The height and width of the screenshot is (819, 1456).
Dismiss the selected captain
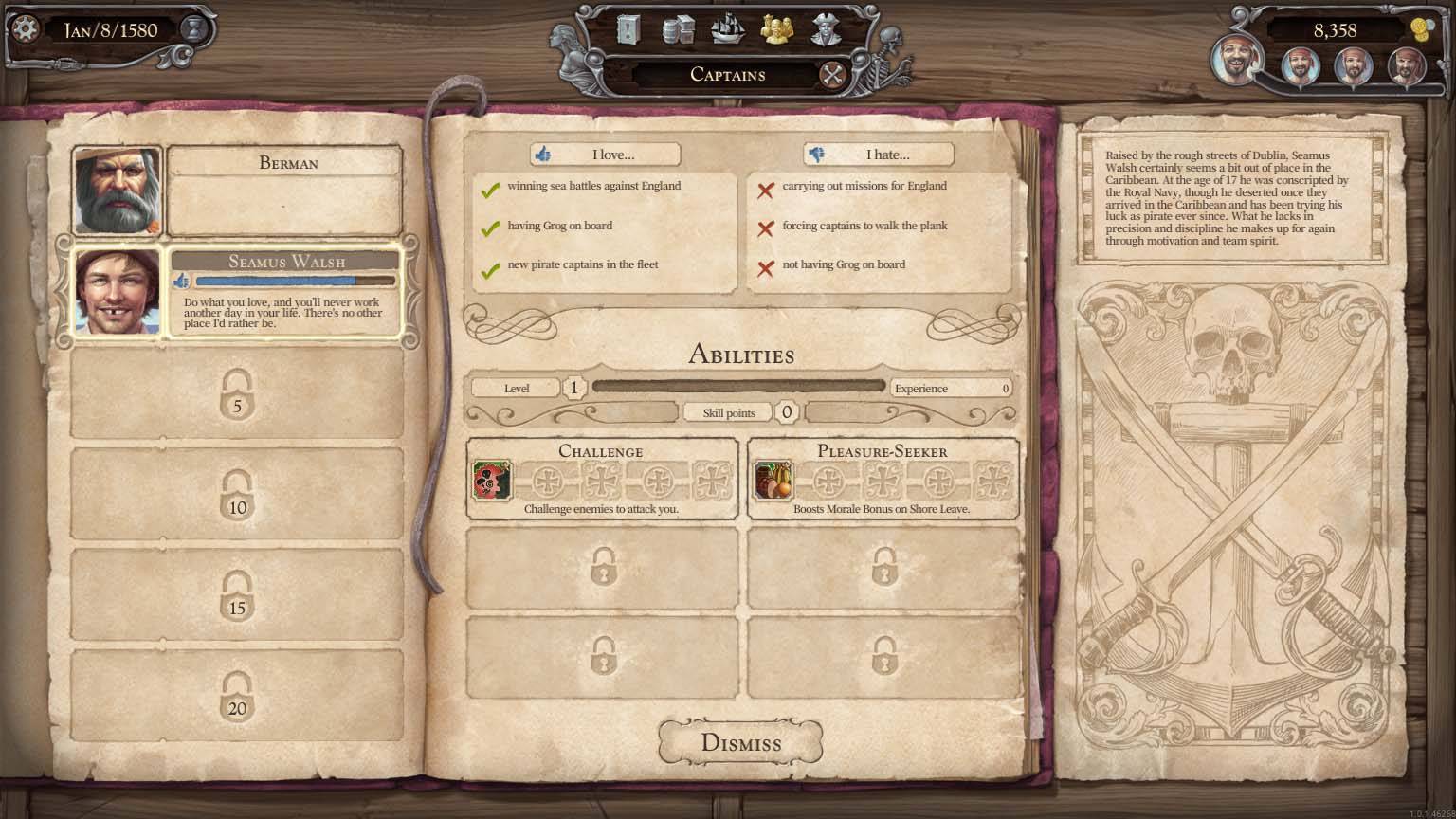tap(740, 742)
